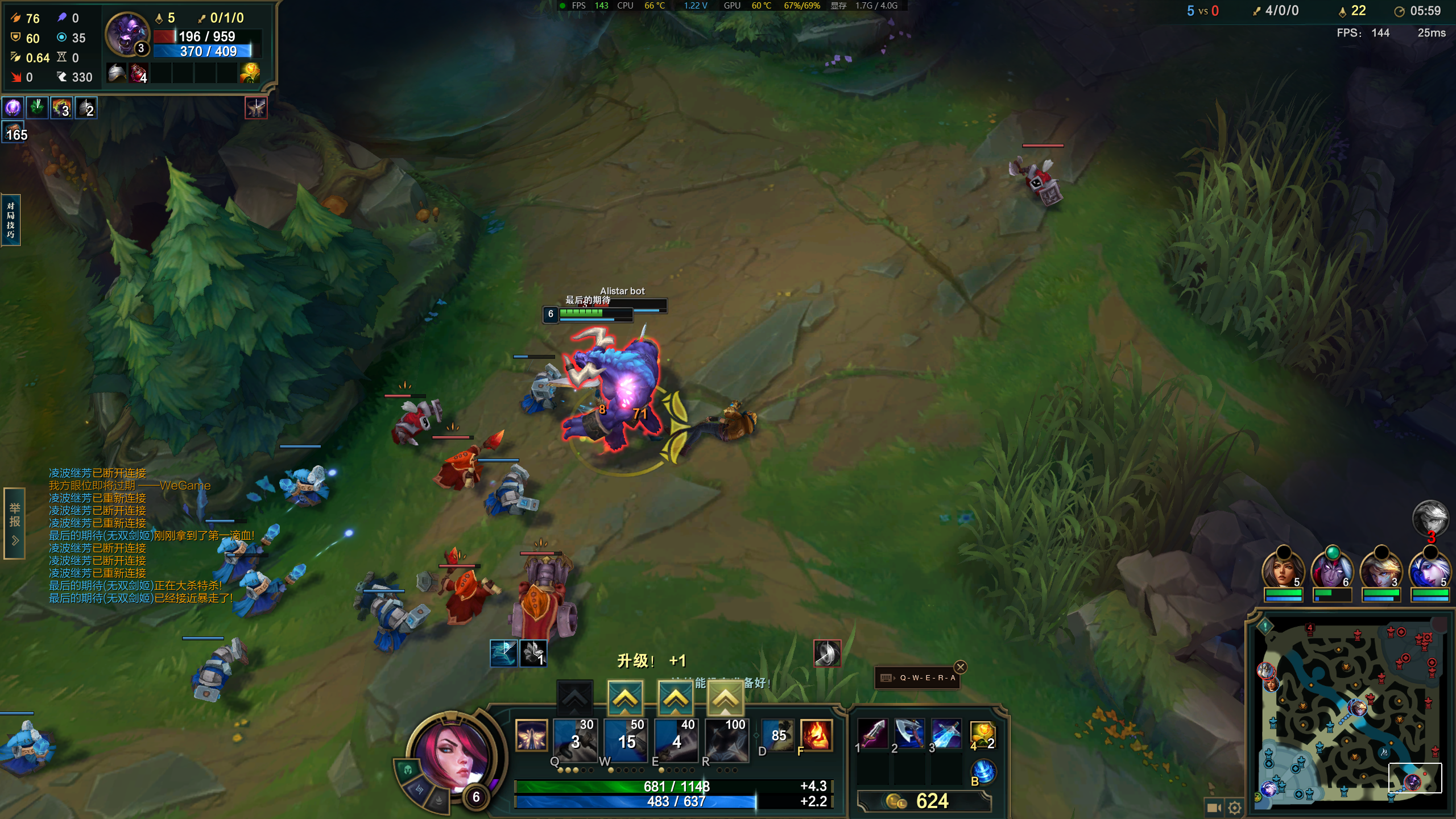Viewport: 1456px width, 819px height.
Task: Open the 对局技巧 tips side tab
Action: tap(11, 220)
